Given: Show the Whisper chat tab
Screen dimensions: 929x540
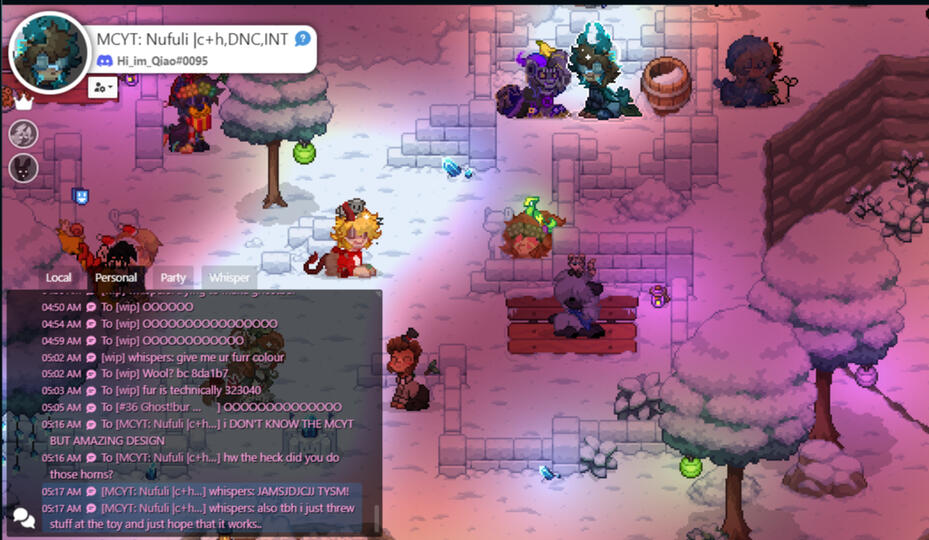Looking at the screenshot, I should point(229,278).
